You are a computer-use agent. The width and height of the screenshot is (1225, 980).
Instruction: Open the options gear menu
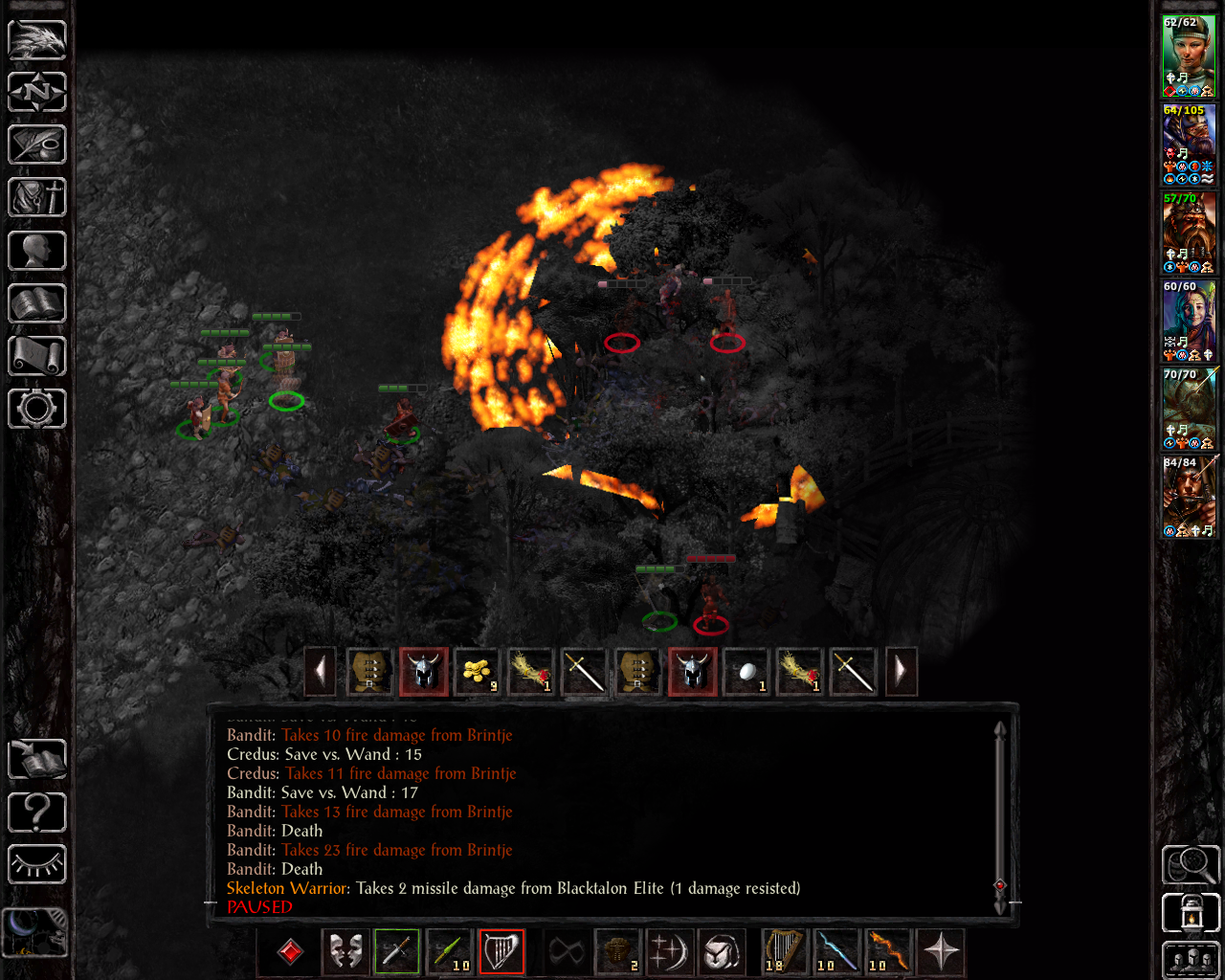[37, 409]
